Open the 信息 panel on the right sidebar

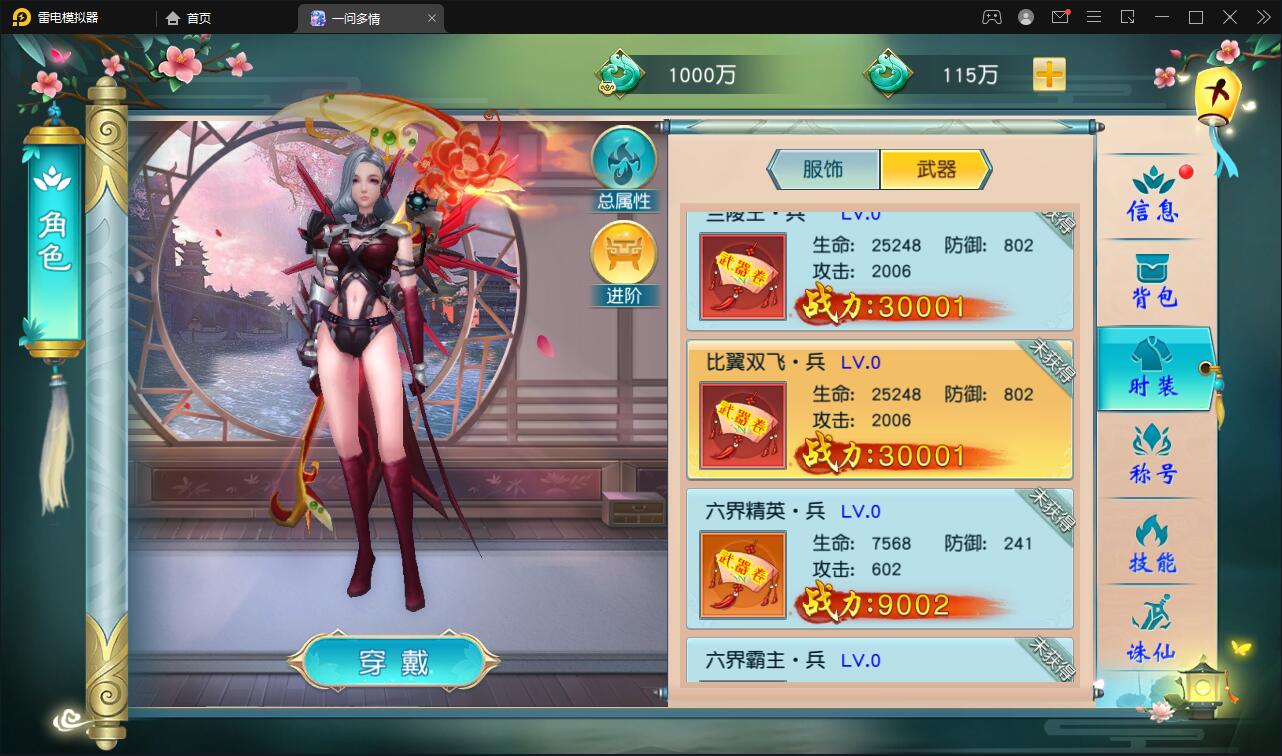click(x=1155, y=195)
